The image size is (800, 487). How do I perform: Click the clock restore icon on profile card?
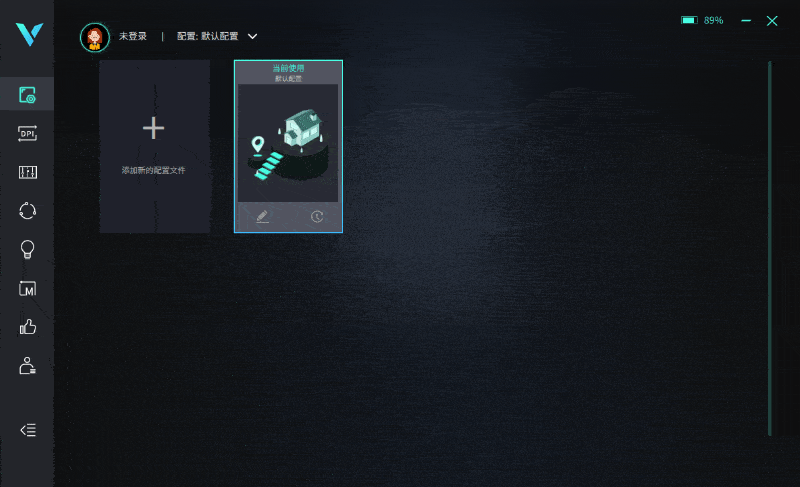[317, 216]
